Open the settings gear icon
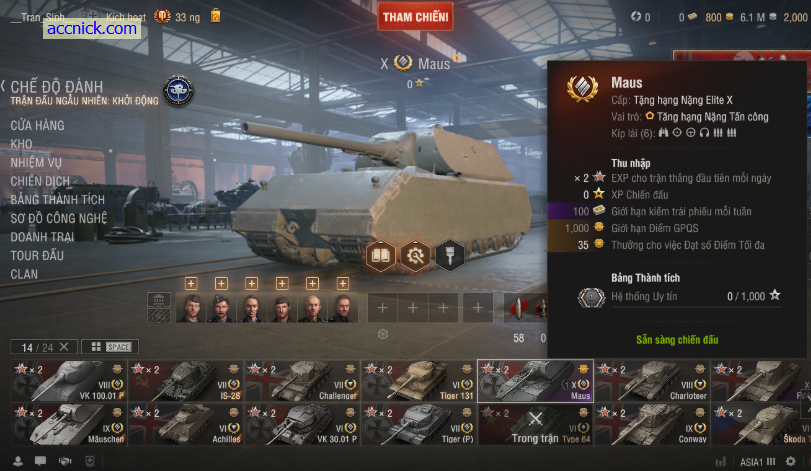 790,461
